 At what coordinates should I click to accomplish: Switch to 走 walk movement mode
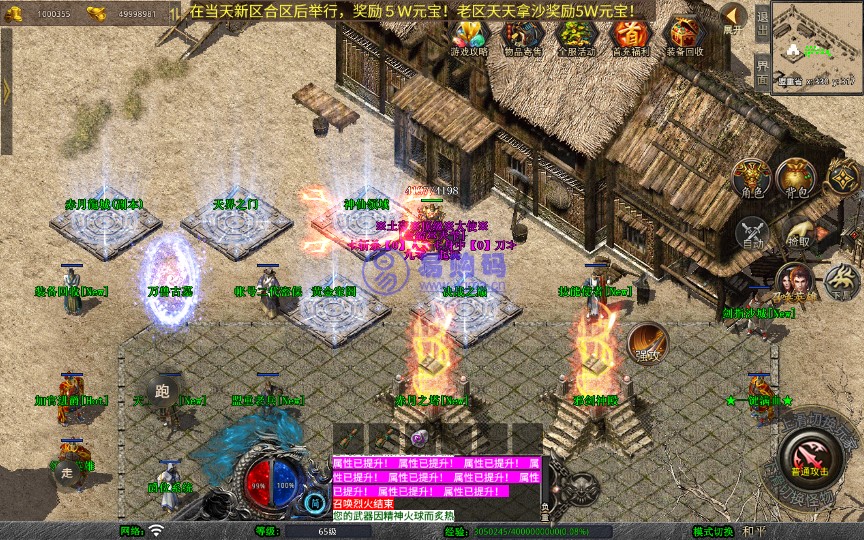tap(68, 470)
